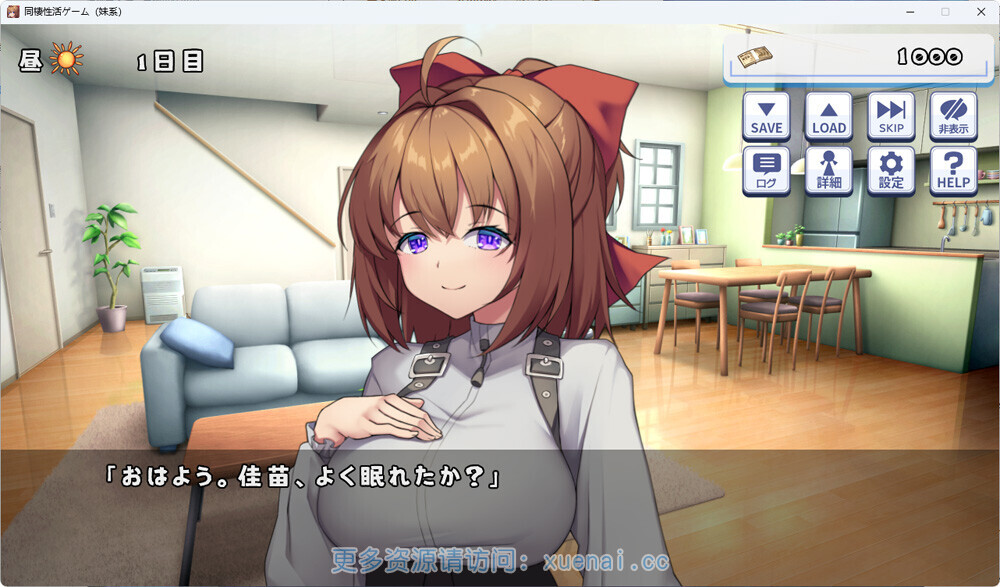Image resolution: width=1000 pixels, height=587 pixels.
Task: Activate the SKIP button
Action: (x=891, y=116)
